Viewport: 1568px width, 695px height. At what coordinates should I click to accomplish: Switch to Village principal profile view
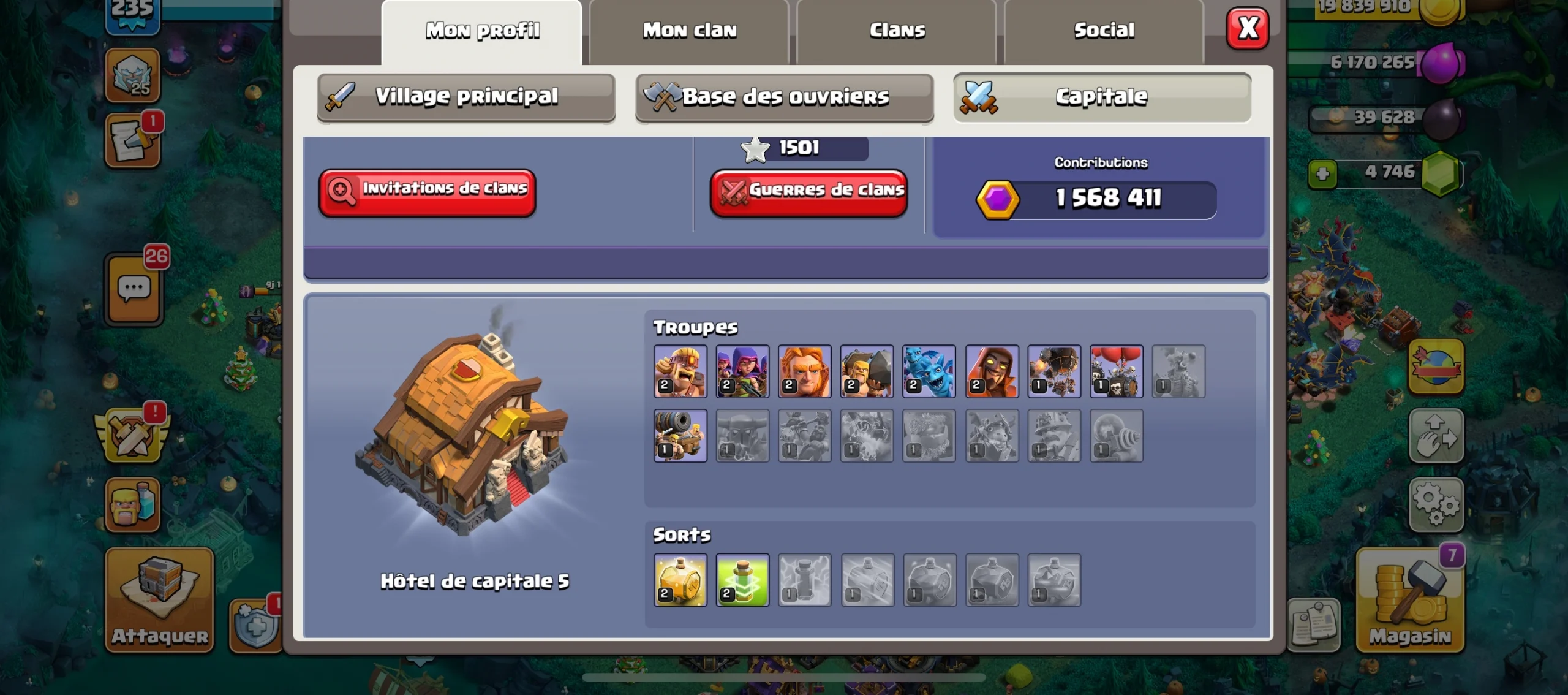(467, 96)
